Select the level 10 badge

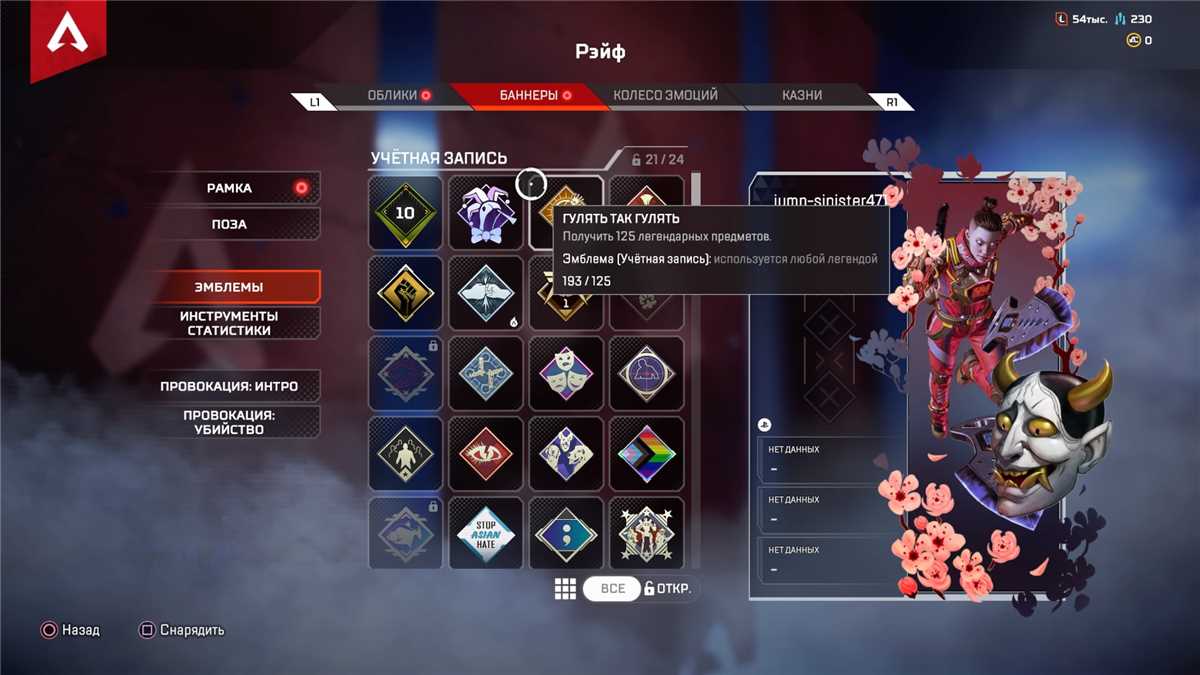click(x=405, y=213)
